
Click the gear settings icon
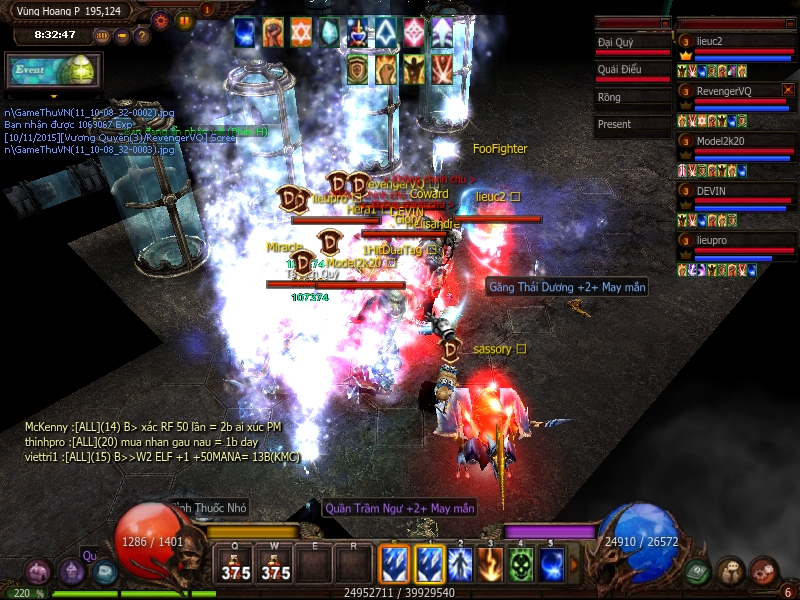point(161,19)
